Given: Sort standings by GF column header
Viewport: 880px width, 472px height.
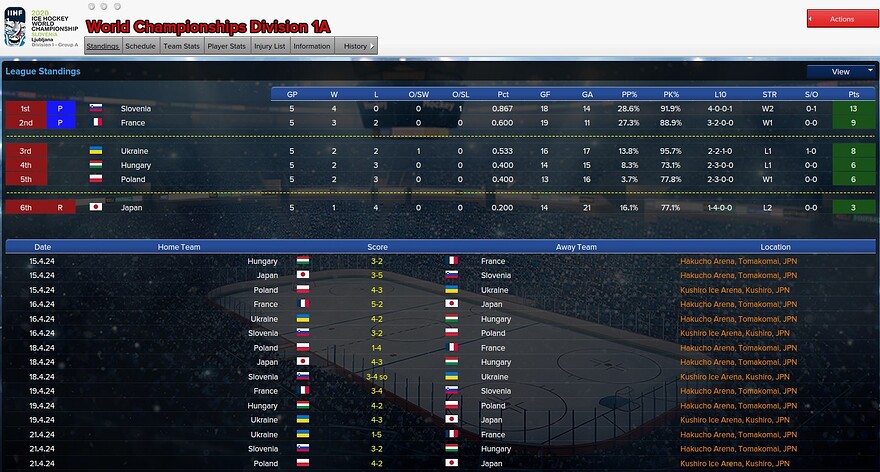Looking at the screenshot, I should pyautogui.click(x=544, y=94).
